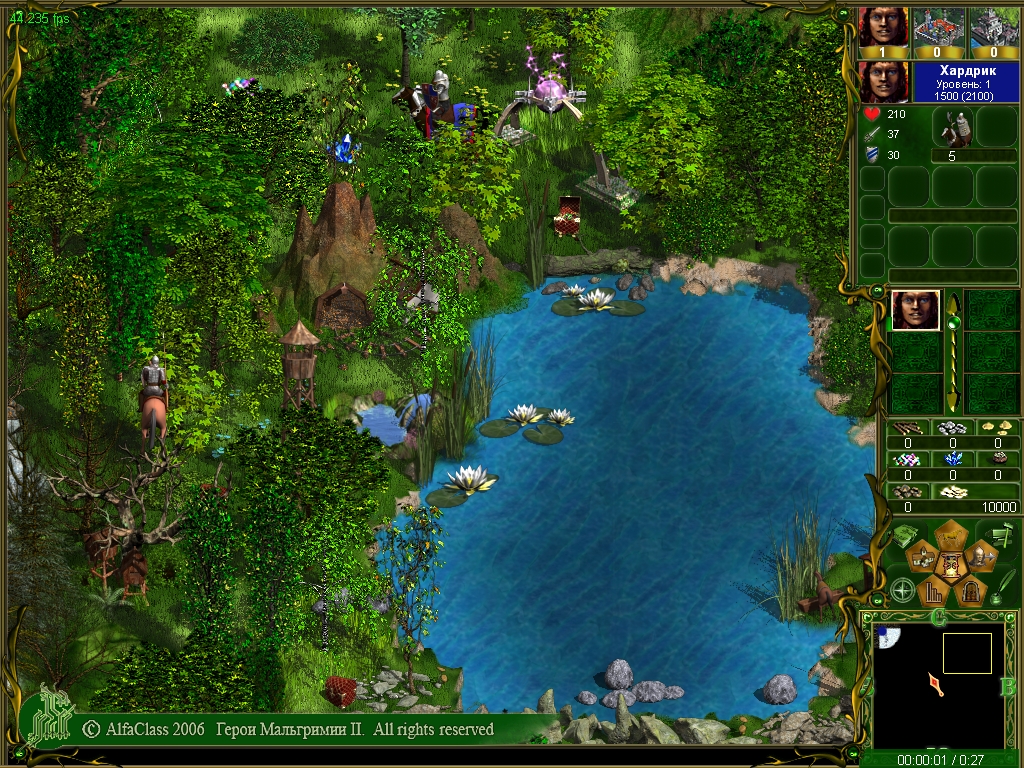This screenshot has width=1024, height=768.
Task: Open the green spellbook icon
Action: point(902,537)
